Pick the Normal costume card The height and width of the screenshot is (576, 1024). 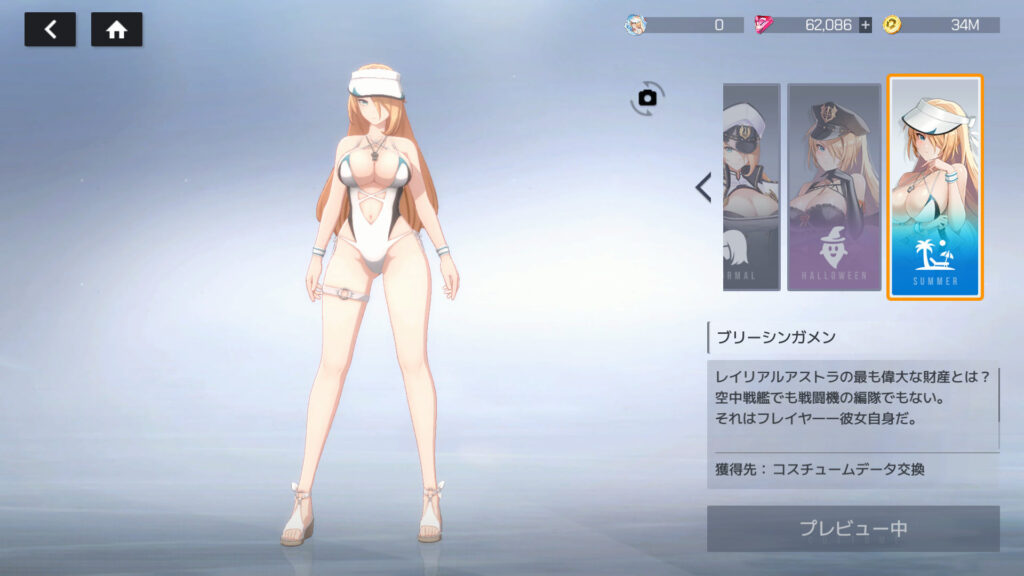tap(751, 187)
